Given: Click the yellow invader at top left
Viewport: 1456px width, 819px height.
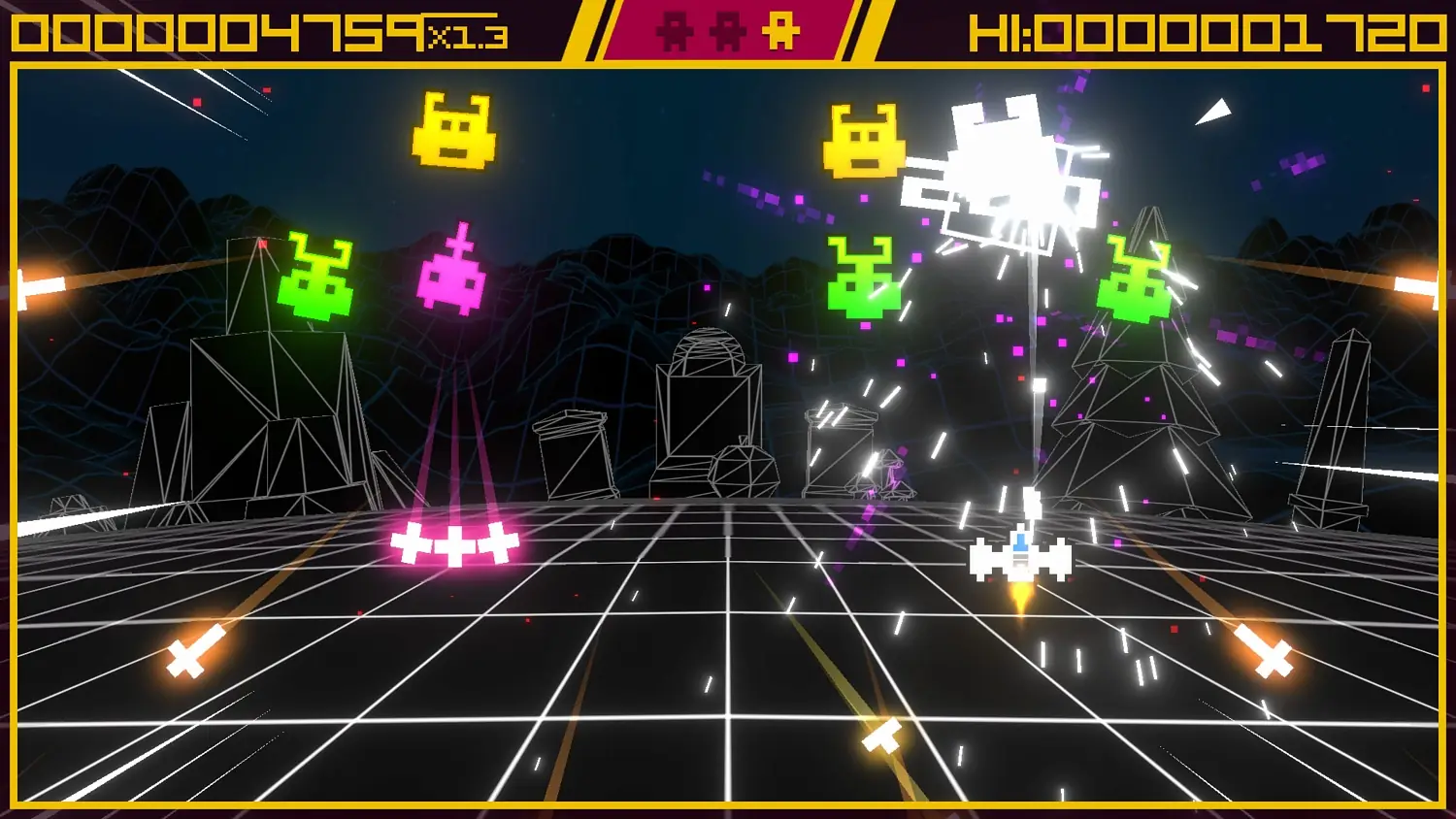Looking at the screenshot, I should click(x=452, y=133).
